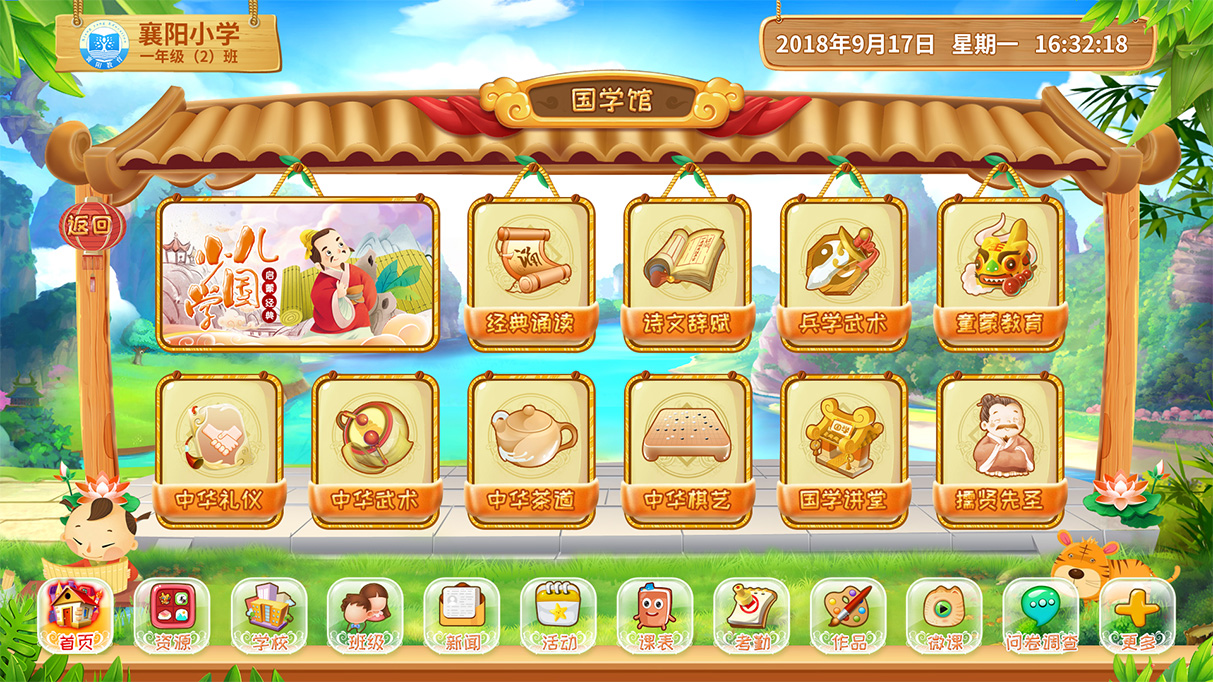
Task: Open the 经典诵读 category tile
Action: tap(531, 272)
